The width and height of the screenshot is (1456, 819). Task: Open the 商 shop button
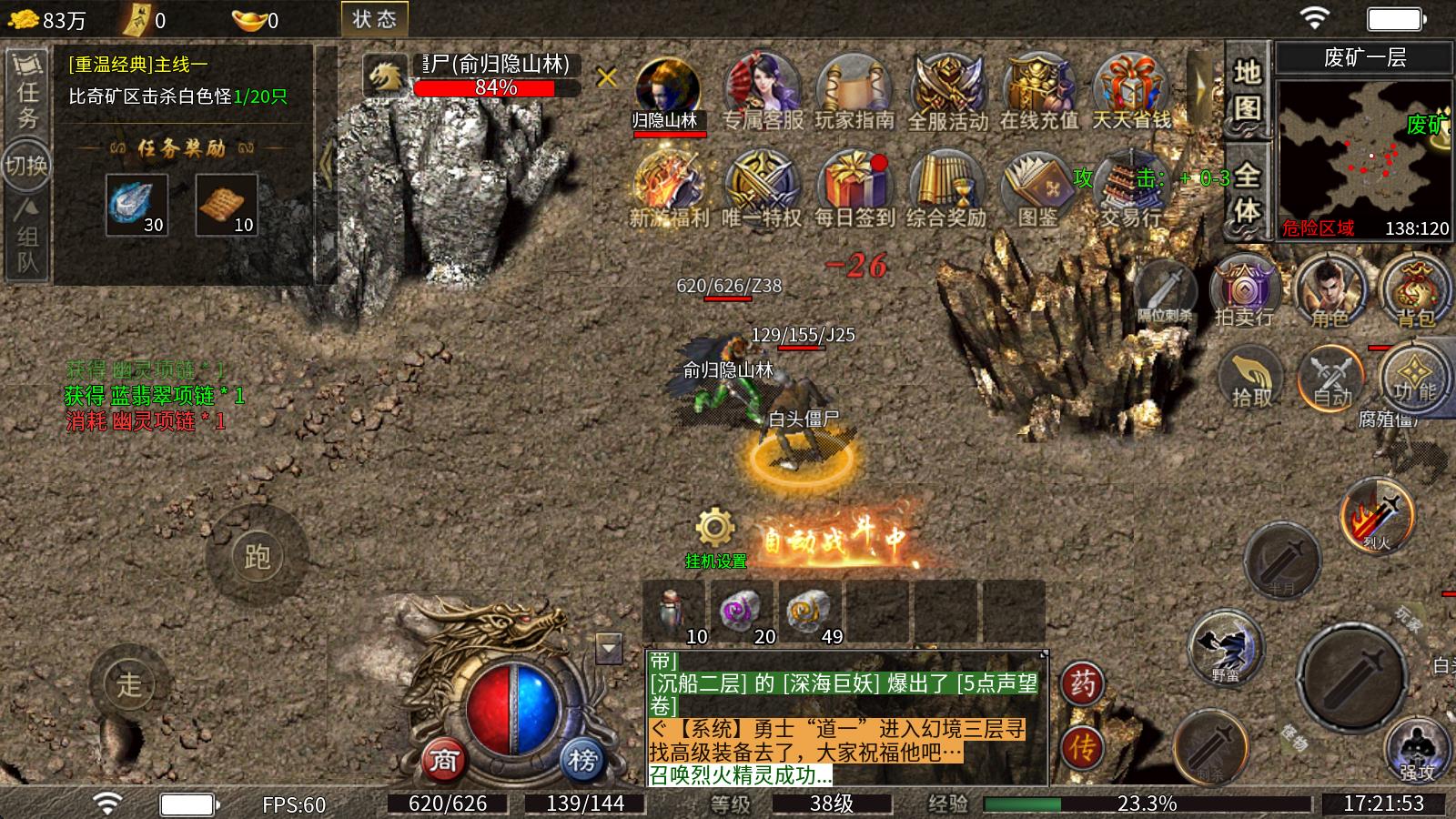443,760
